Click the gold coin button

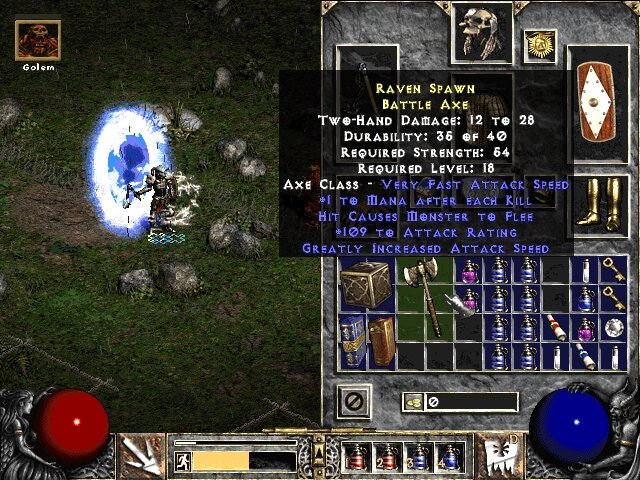pyautogui.click(x=413, y=402)
